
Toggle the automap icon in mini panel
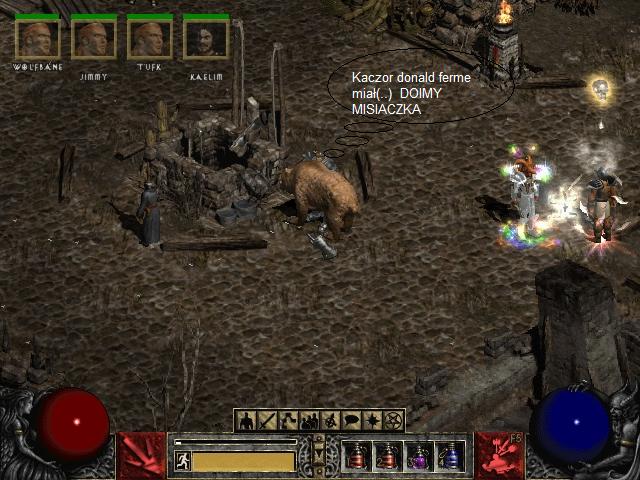point(330,421)
